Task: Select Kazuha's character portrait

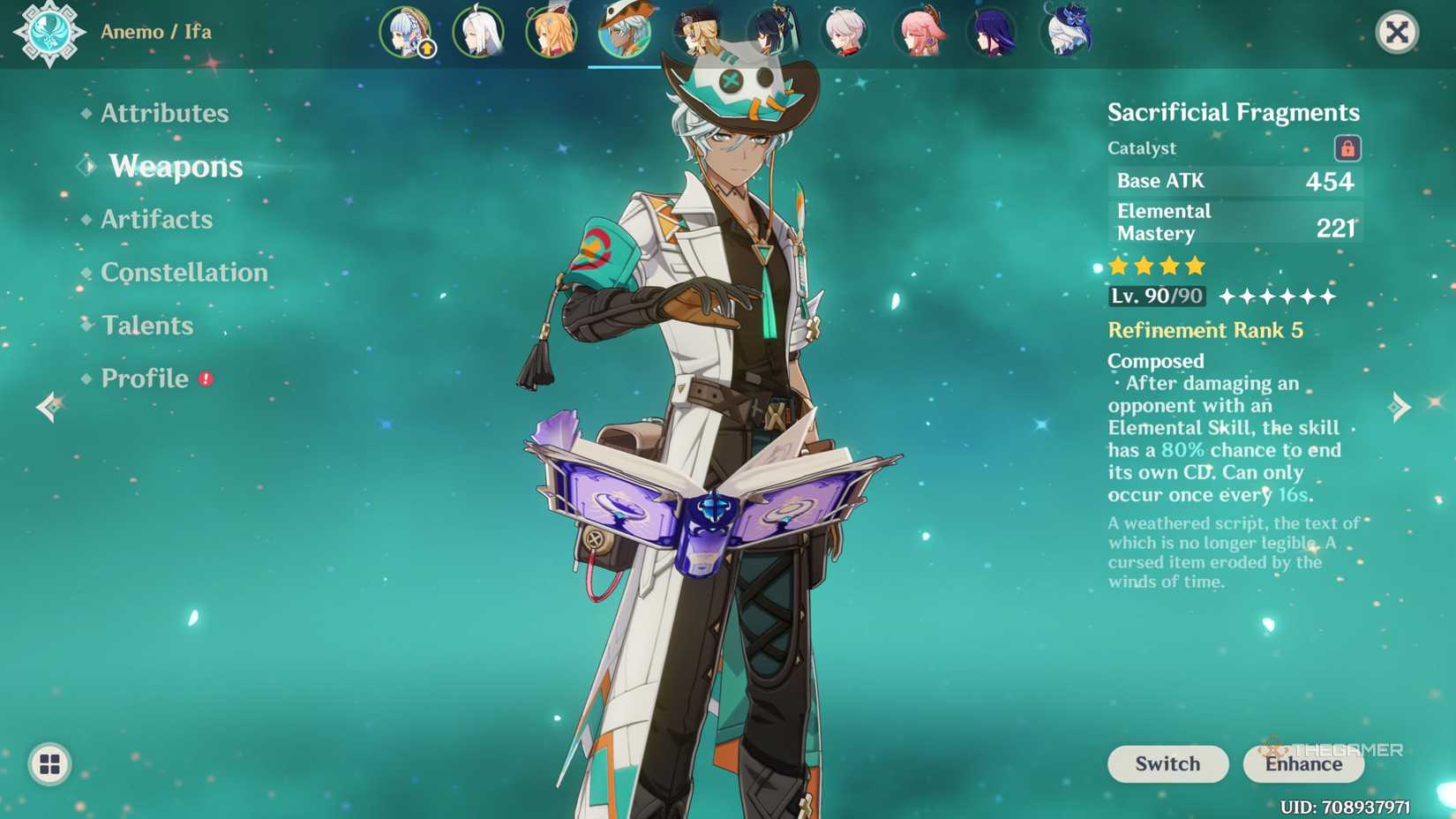Action: coord(846,34)
